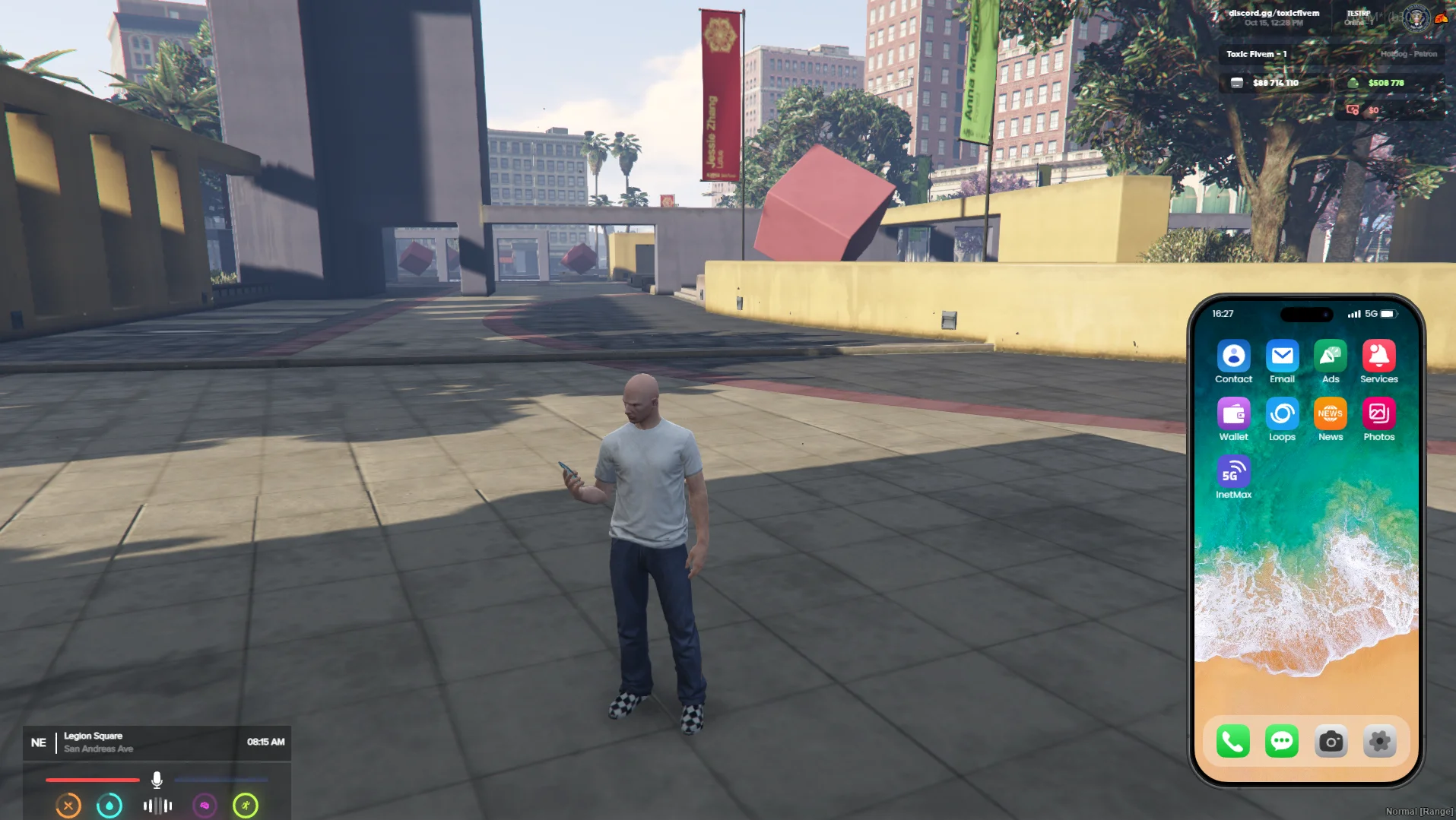Open the Ads app
The width and height of the screenshot is (1456, 820).
click(1331, 356)
